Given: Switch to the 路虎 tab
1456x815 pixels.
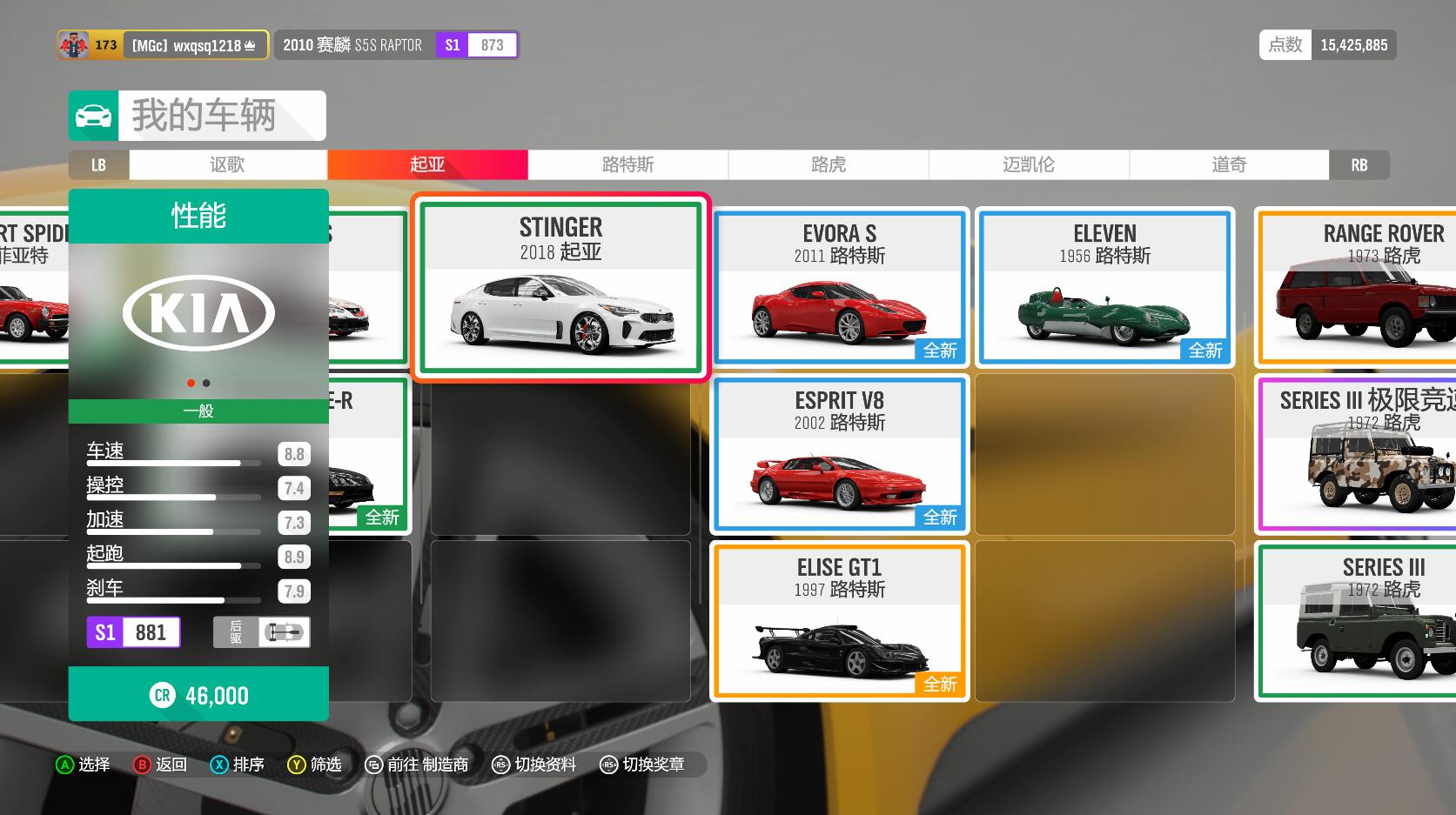Looking at the screenshot, I should pos(828,164).
